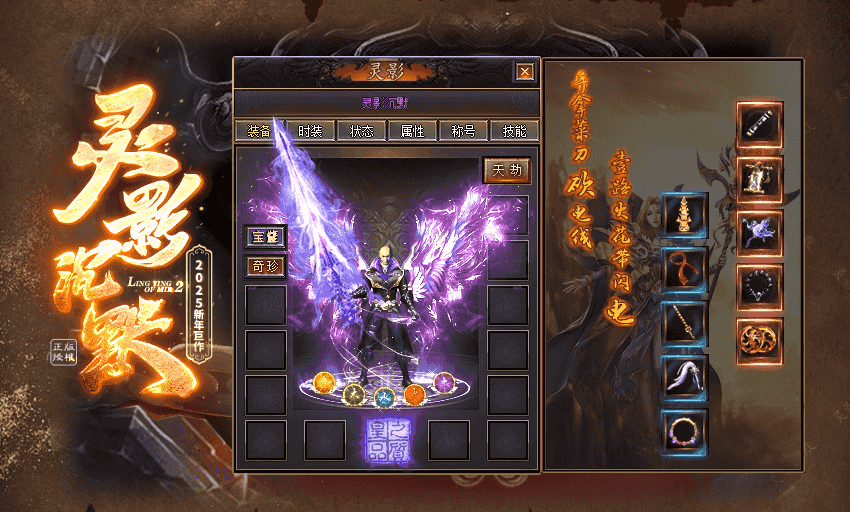Show the 状态 status tab
The height and width of the screenshot is (512, 850).
coord(362,131)
